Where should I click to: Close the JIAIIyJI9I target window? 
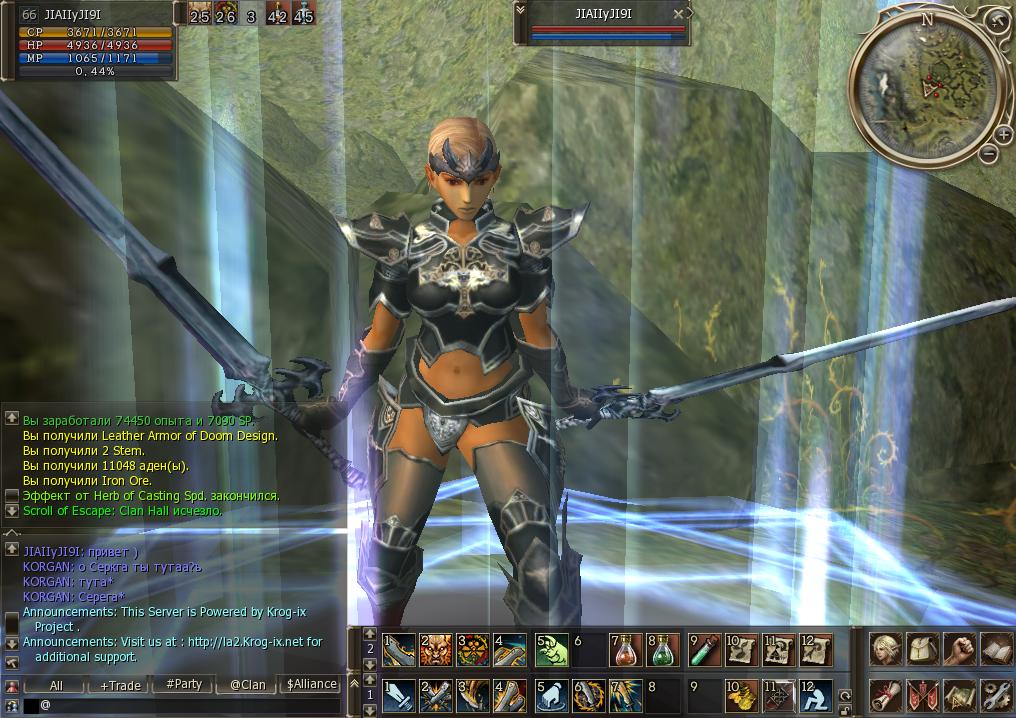tap(679, 14)
